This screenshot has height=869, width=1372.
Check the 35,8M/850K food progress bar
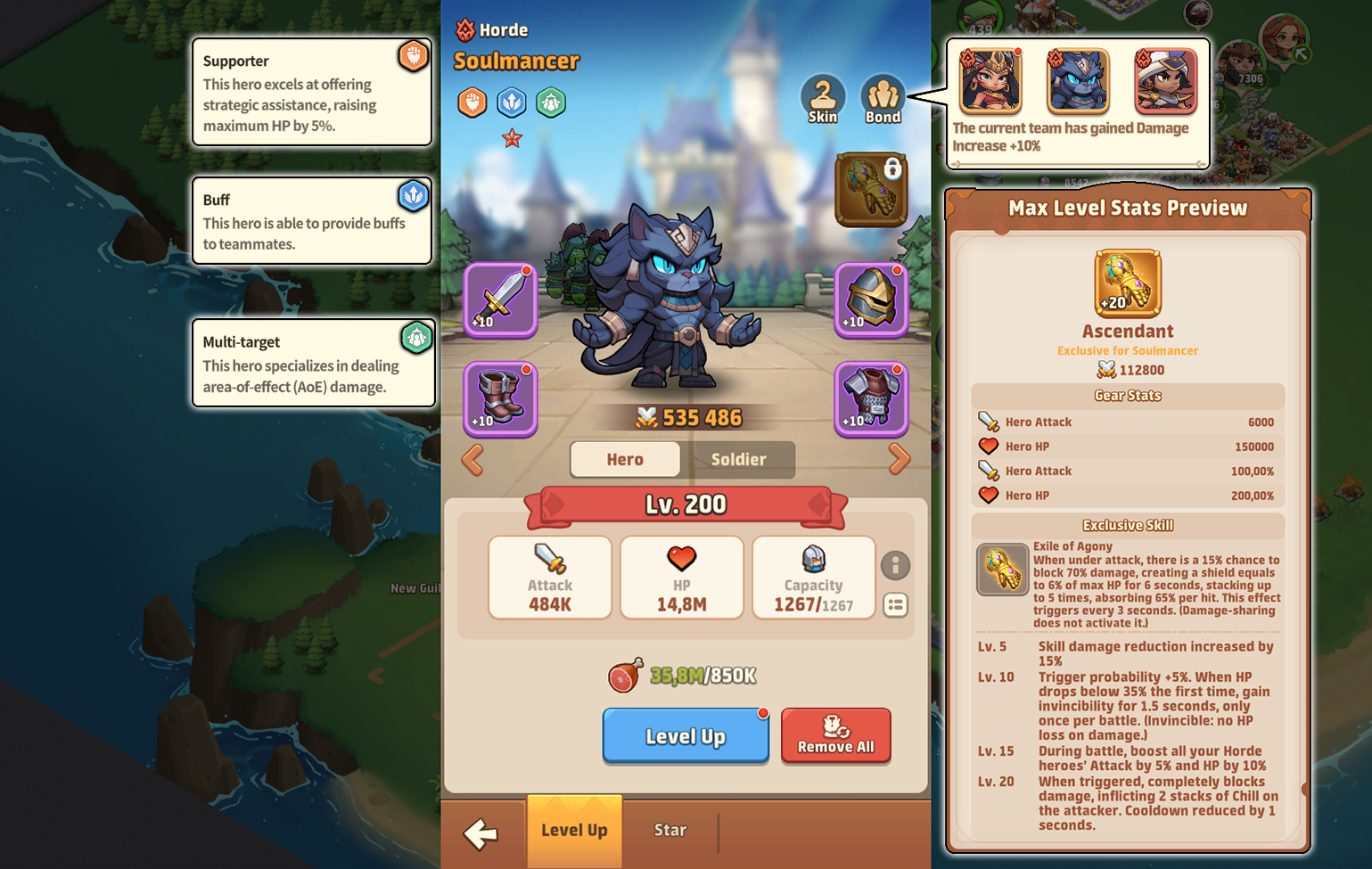685,675
